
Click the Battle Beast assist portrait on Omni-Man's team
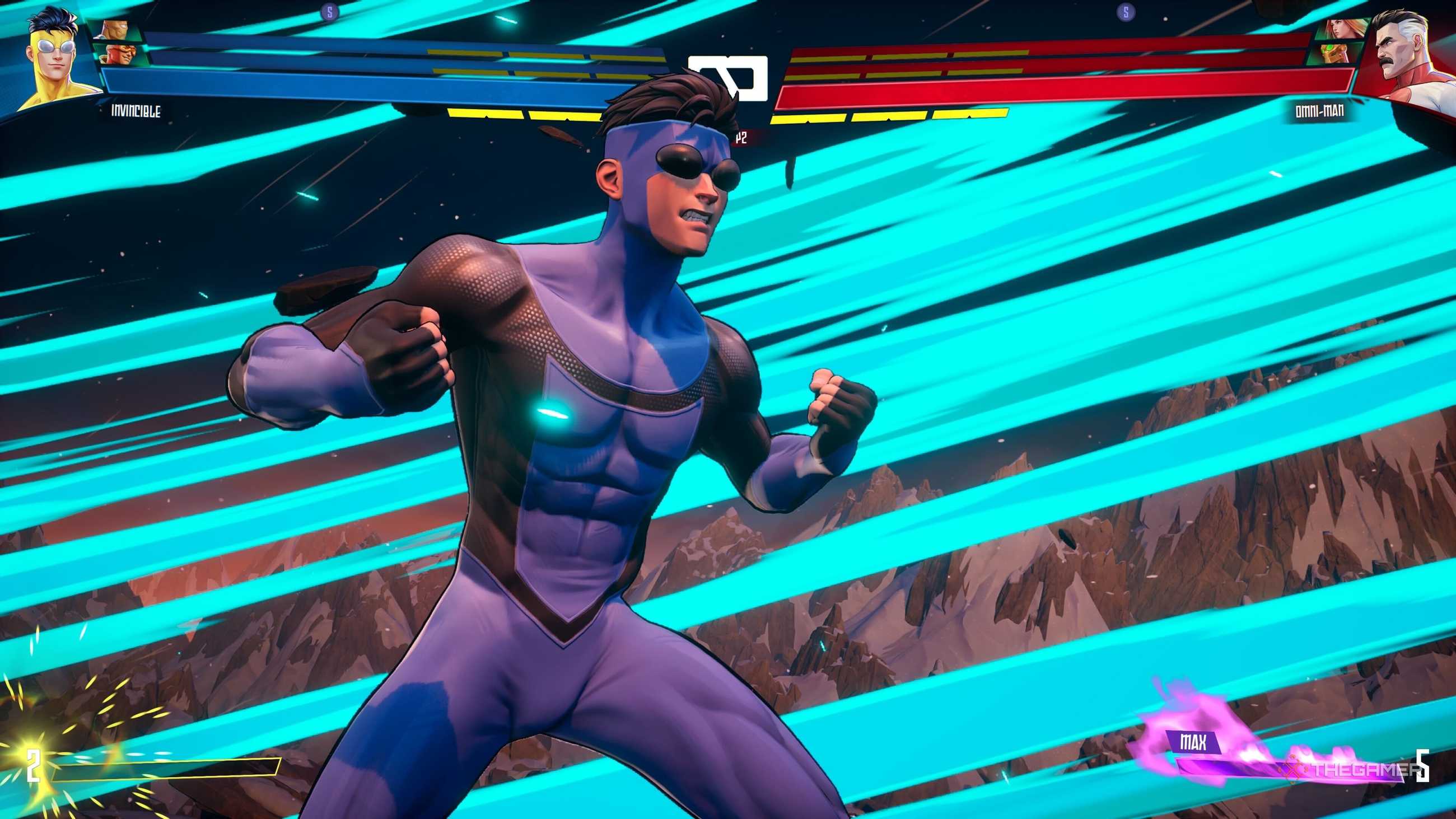(1333, 55)
